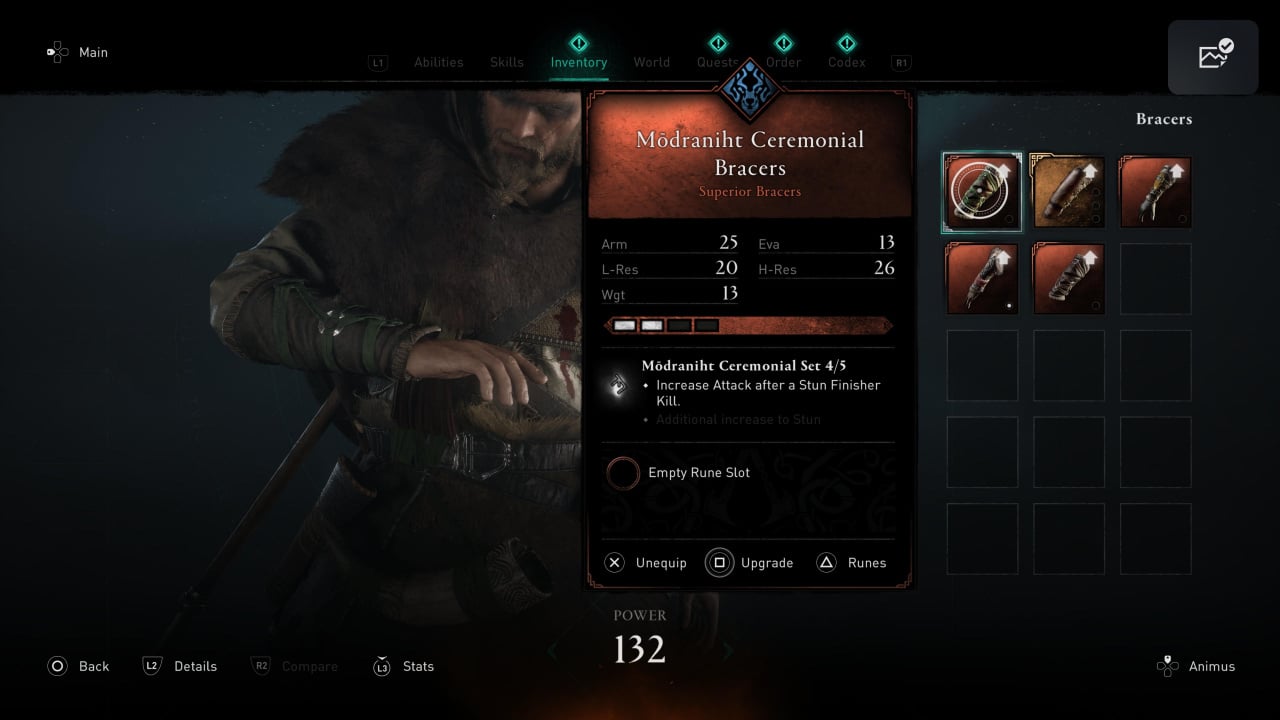The width and height of the screenshot is (1280, 720).
Task: Switch to the Order tab
Action: tap(783, 62)
